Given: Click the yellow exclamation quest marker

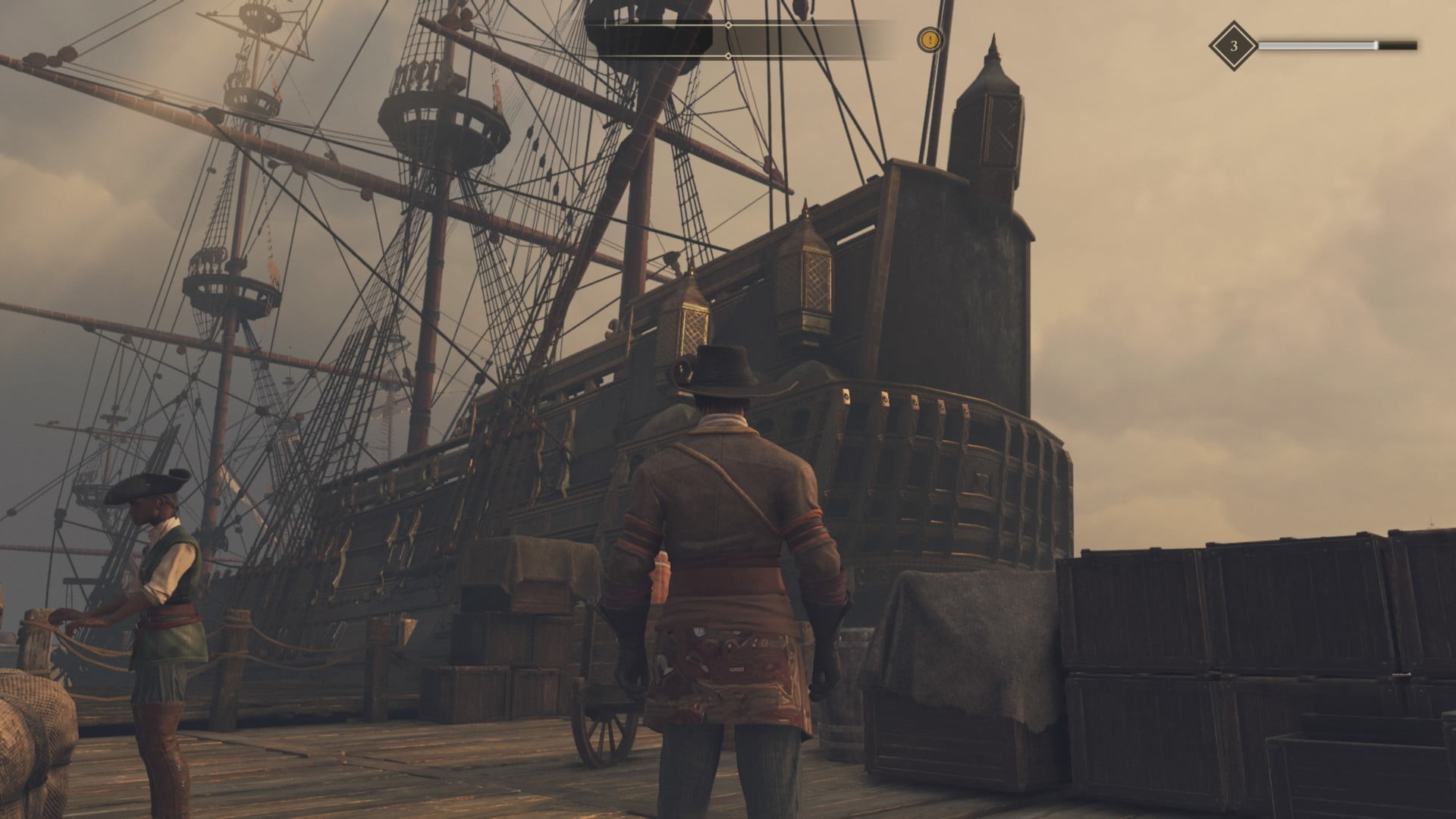Looking at the screenshot, I should pos(930,39).
